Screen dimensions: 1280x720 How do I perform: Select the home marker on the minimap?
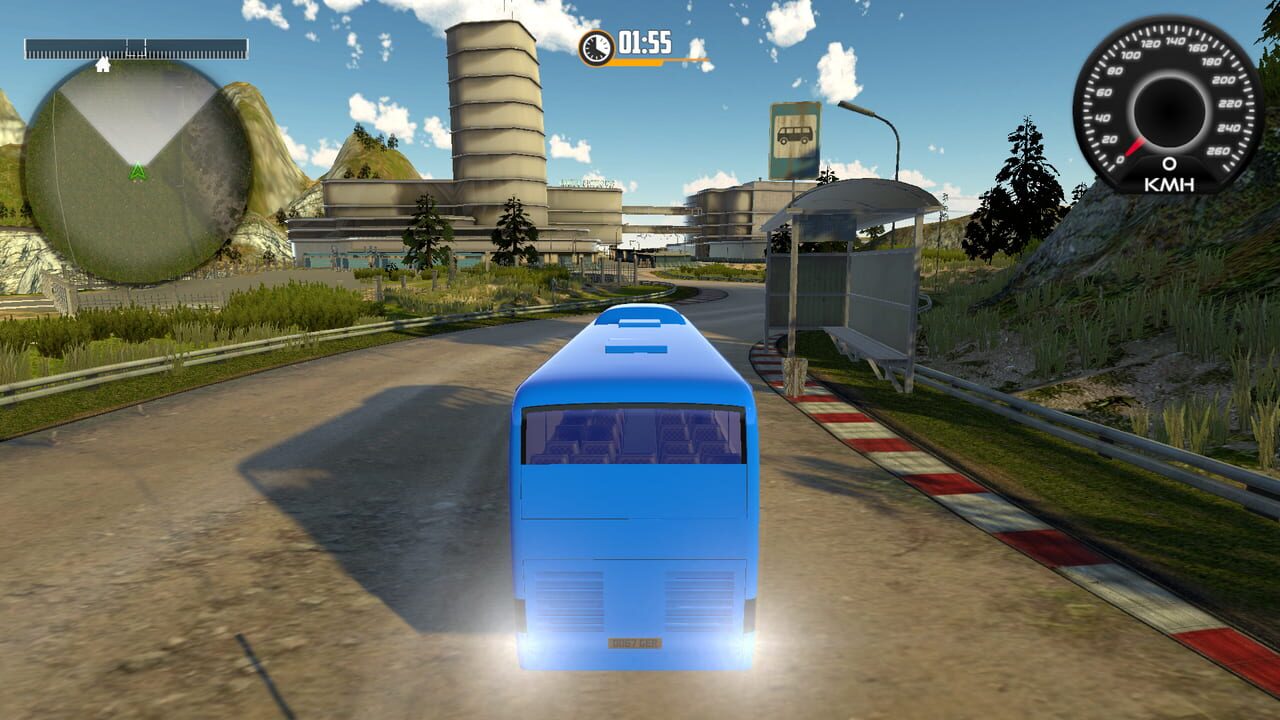(x=105, y=63)
